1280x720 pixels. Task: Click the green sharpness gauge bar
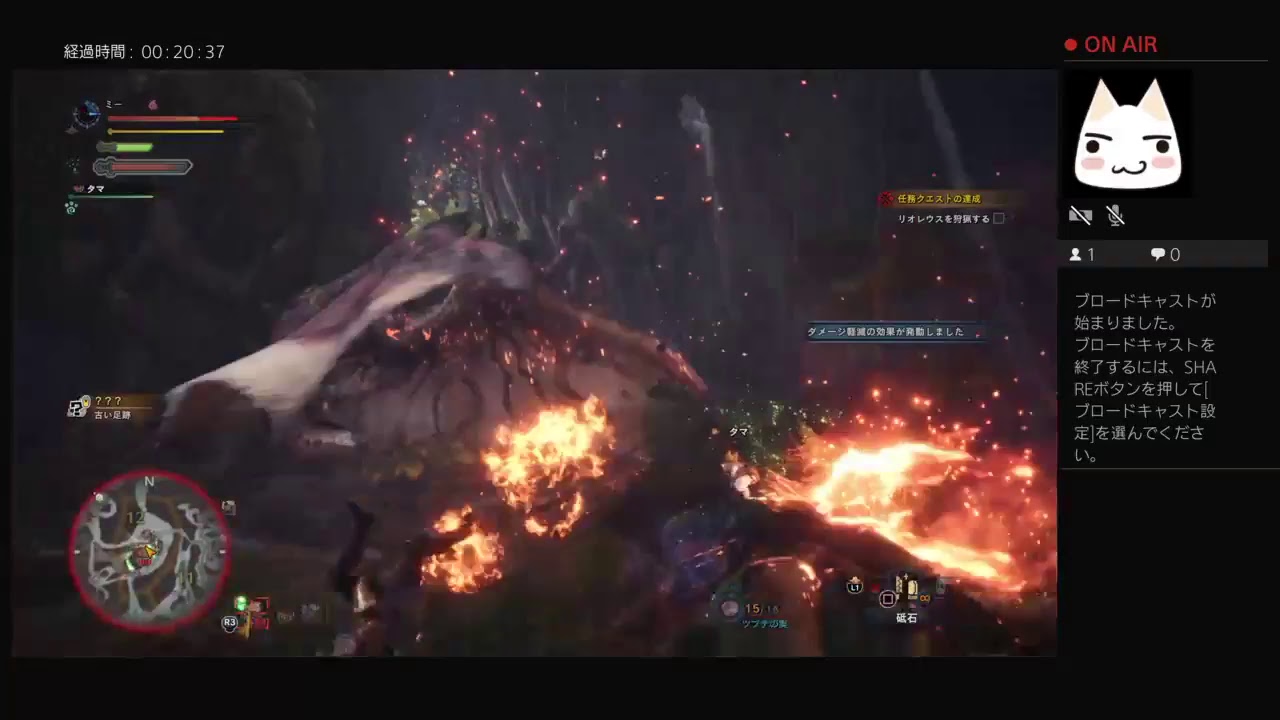tap(125, 147)
